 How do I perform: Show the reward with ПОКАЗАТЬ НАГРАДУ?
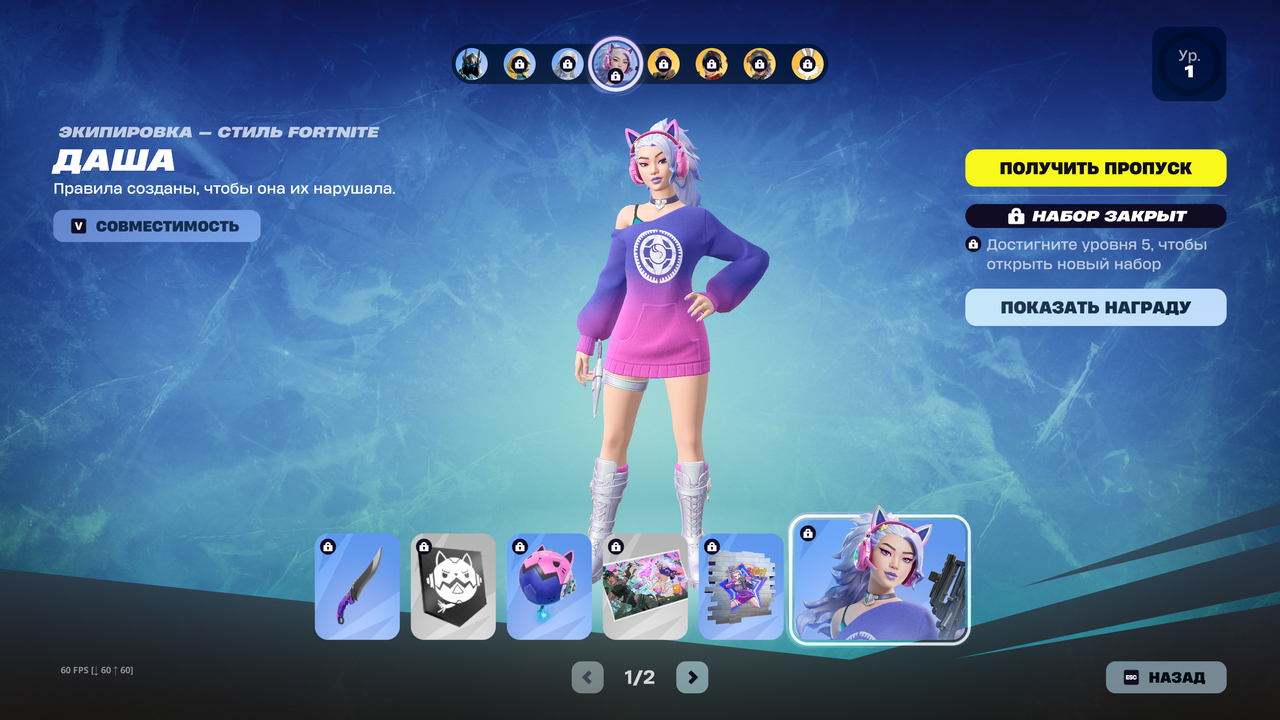pos(1095,308)
